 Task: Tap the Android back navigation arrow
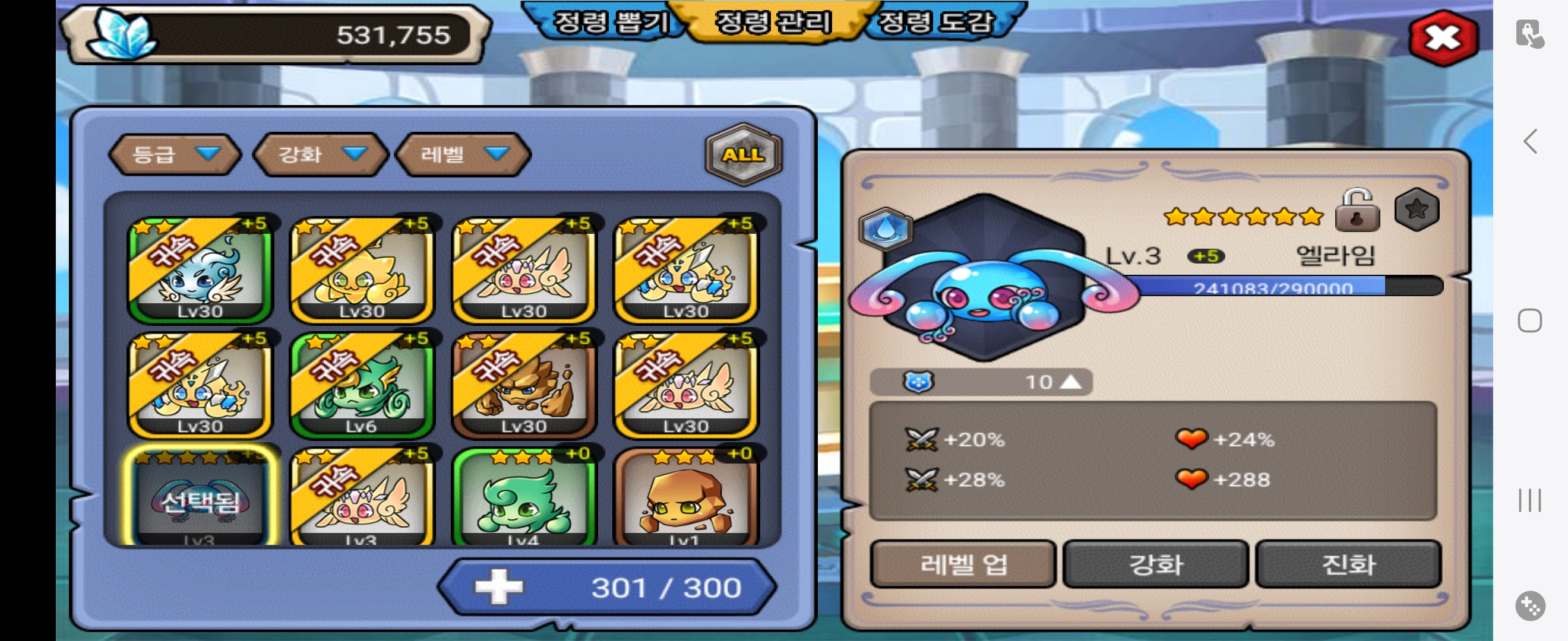pyautogui.click(x=1529, y=142)
